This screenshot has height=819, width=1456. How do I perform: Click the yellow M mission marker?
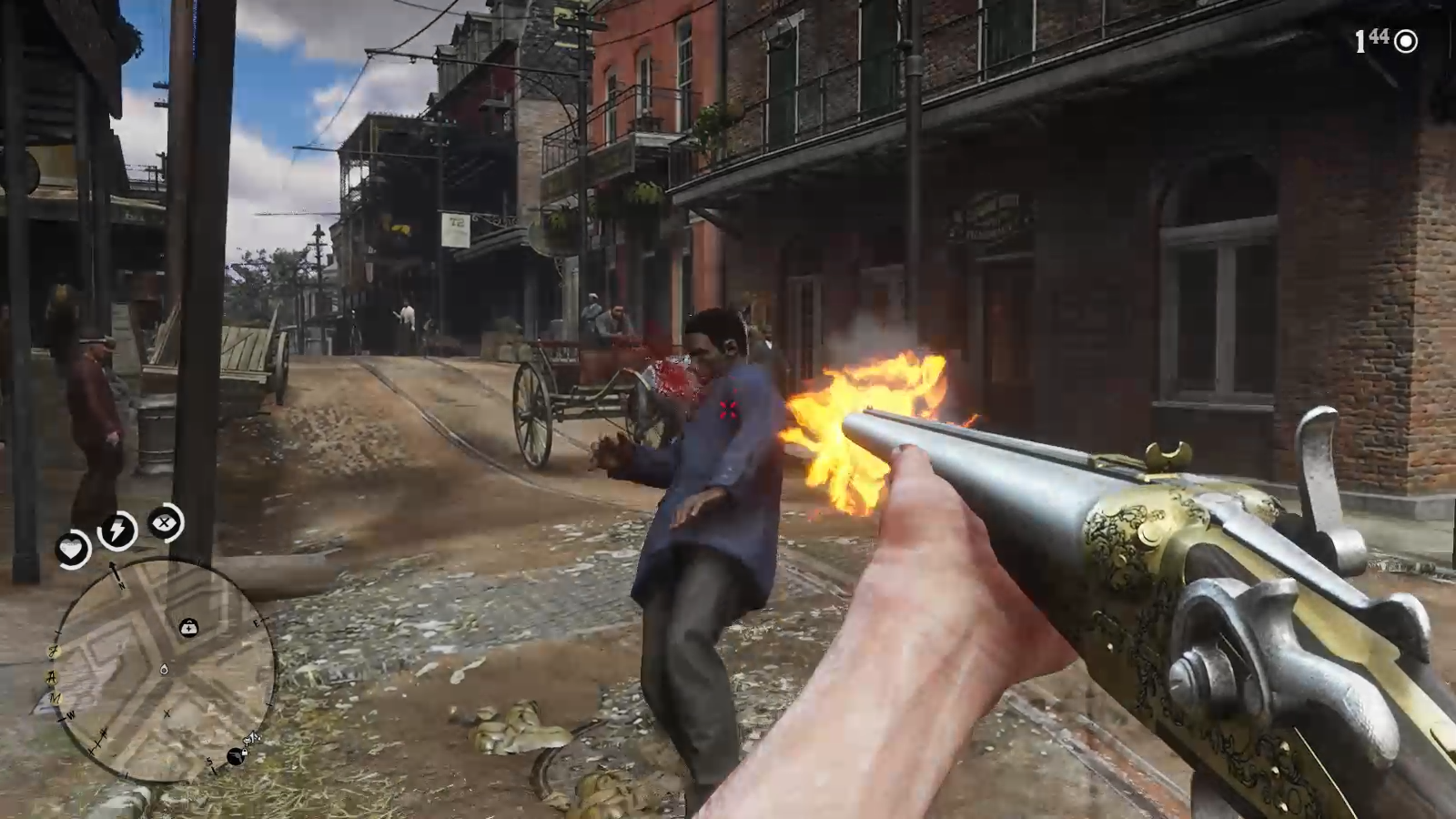click(x=56, y=699)
